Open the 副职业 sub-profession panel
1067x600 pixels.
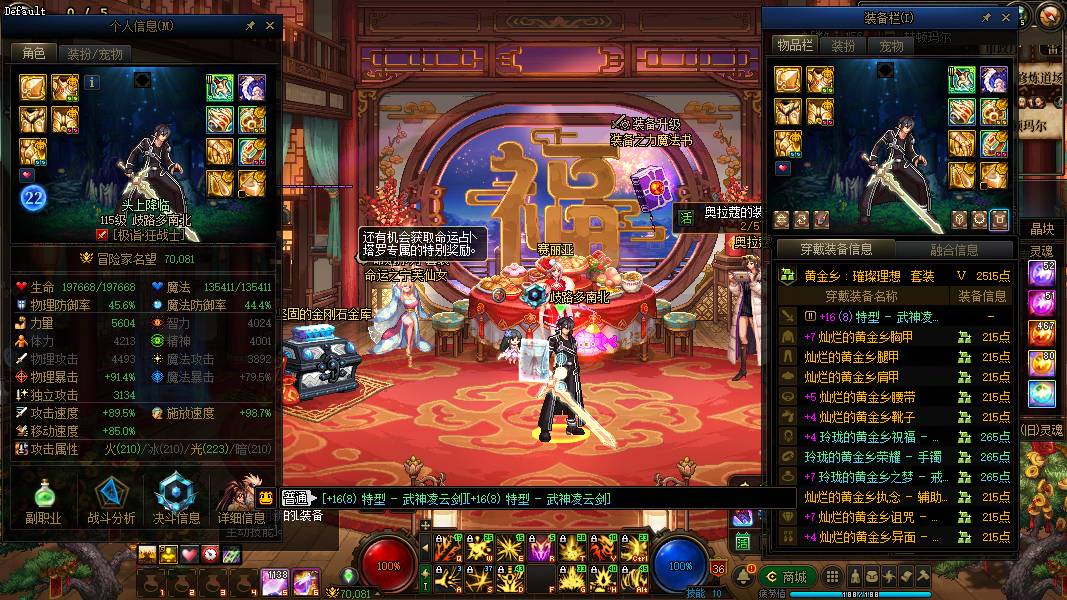[x=43, y=500]
